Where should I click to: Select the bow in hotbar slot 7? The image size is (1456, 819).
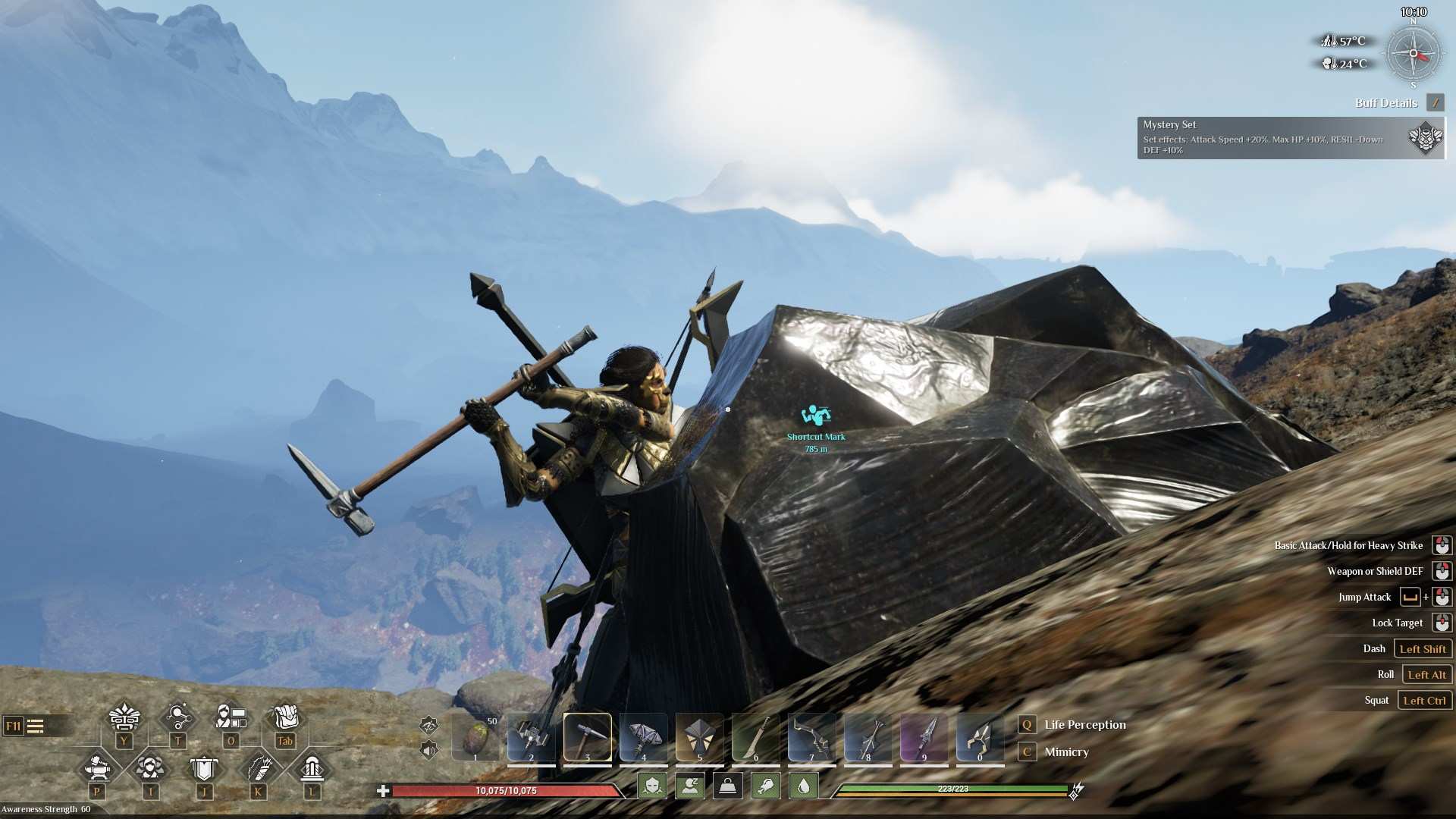coord(811,736)
